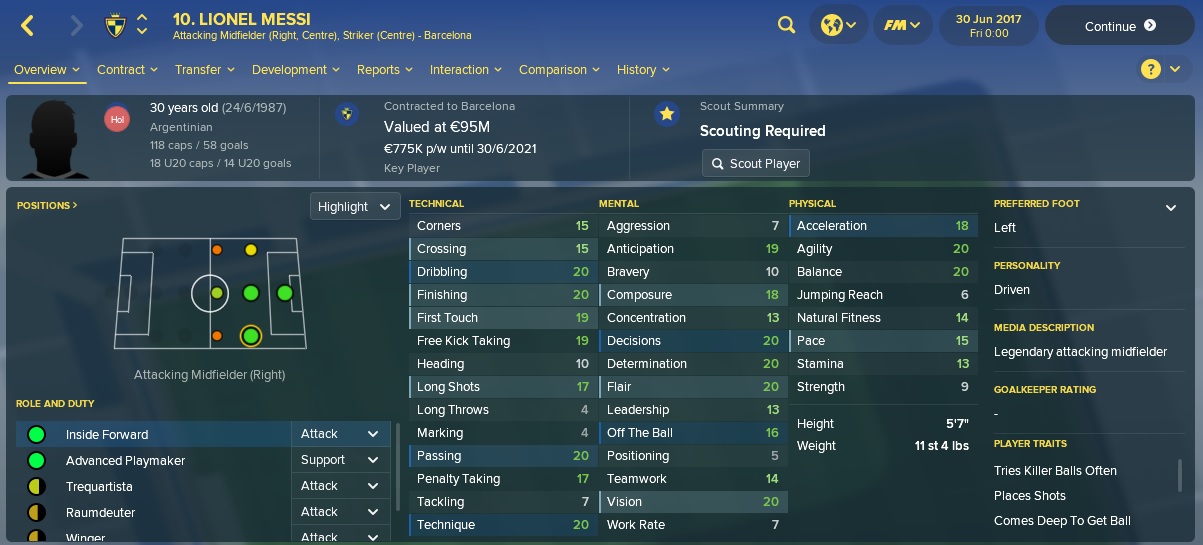Open the search magnifying glass
The image size is (1203, 545).
786,26
